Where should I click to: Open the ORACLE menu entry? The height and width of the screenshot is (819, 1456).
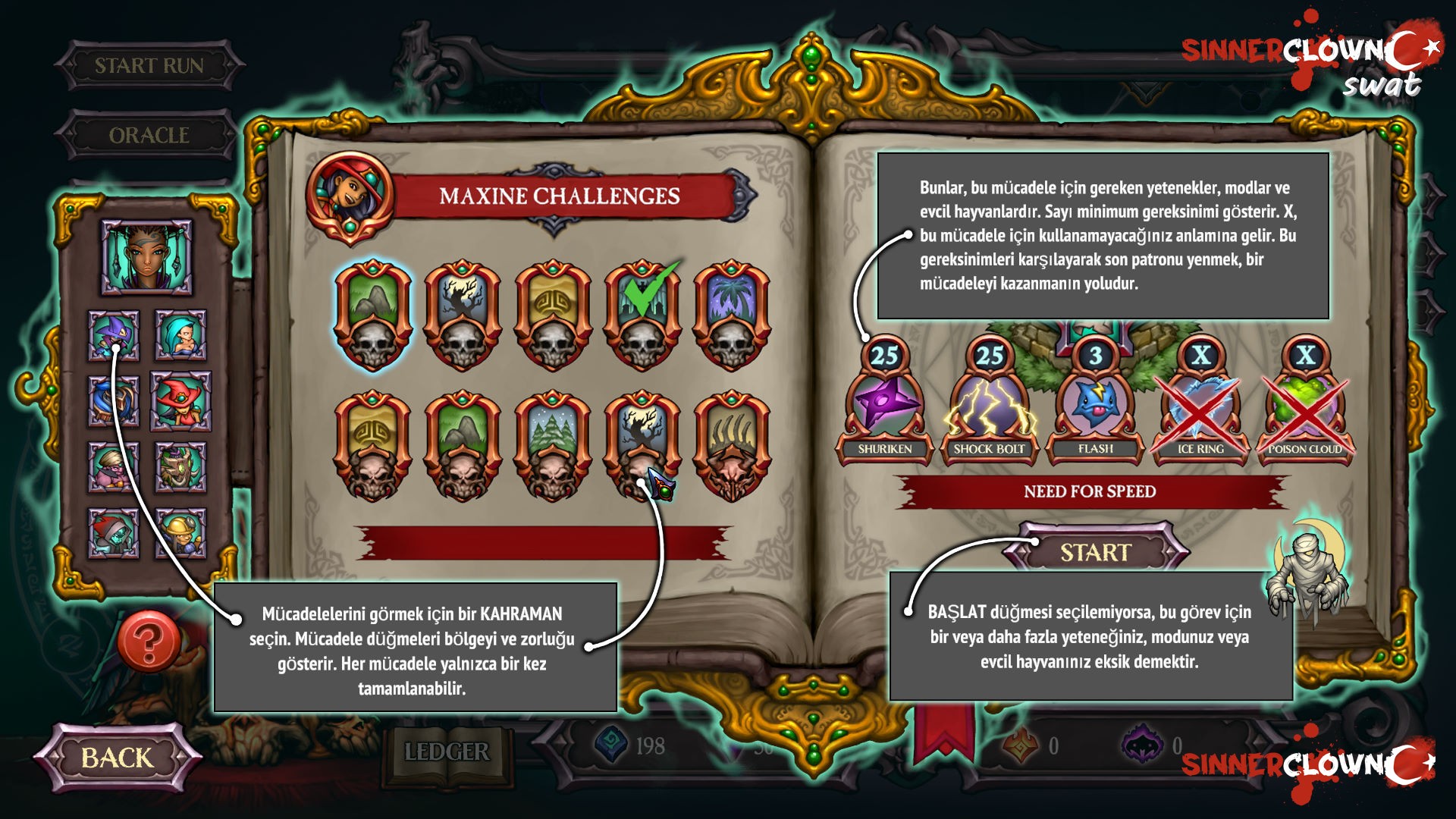[150, 136]
